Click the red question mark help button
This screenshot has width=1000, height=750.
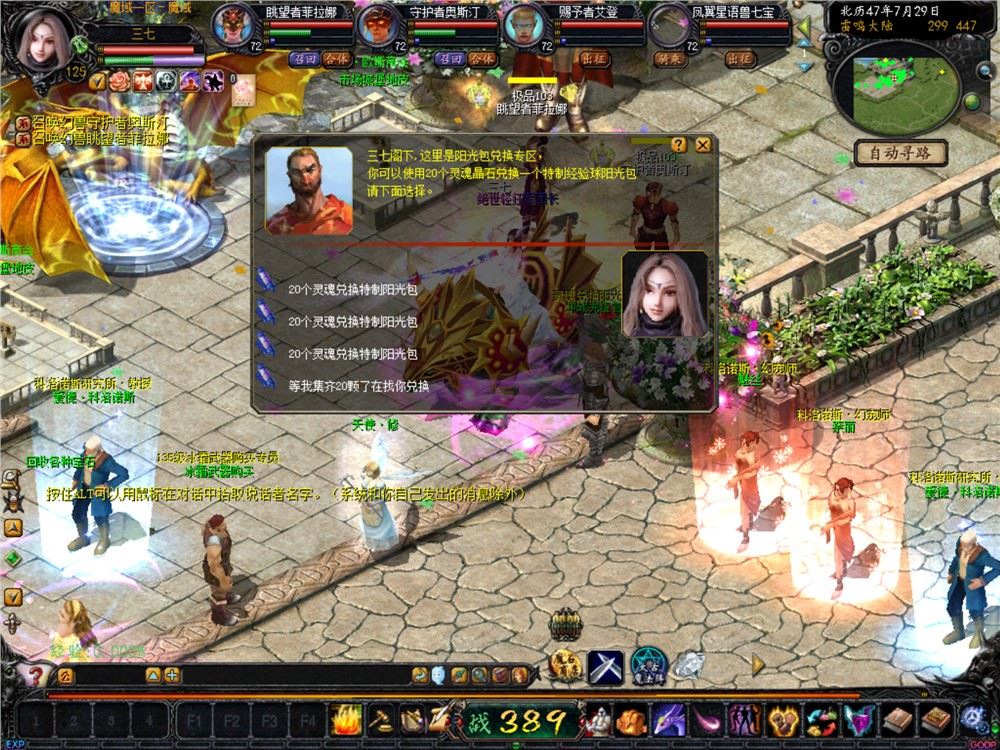pos(37,675)
